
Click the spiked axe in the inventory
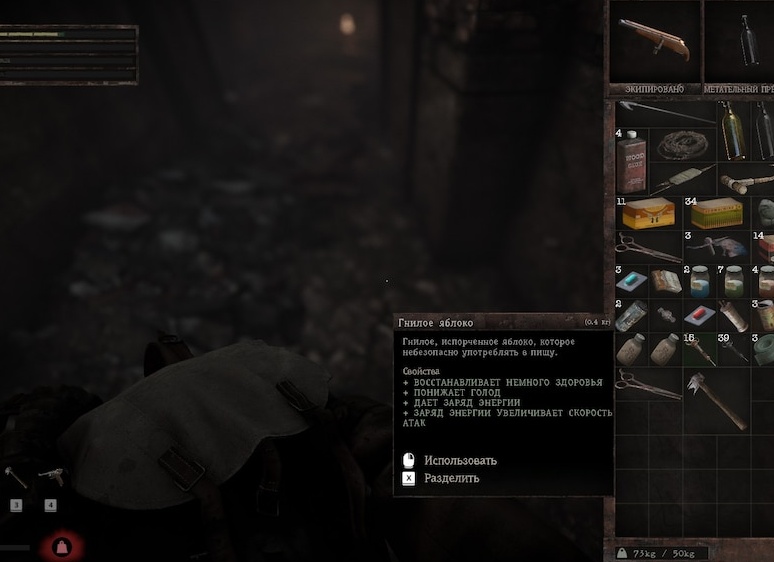pyautogui.click(x=717, y=397)
